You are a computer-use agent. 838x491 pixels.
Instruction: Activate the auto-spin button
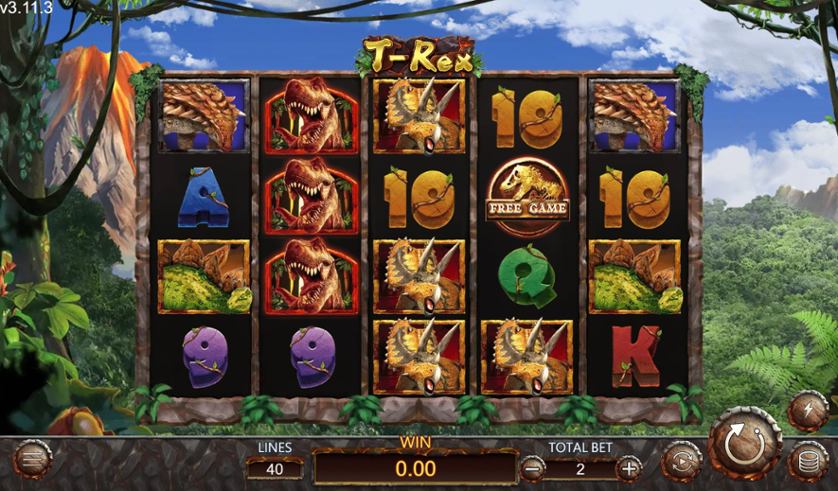pos(680,463)
